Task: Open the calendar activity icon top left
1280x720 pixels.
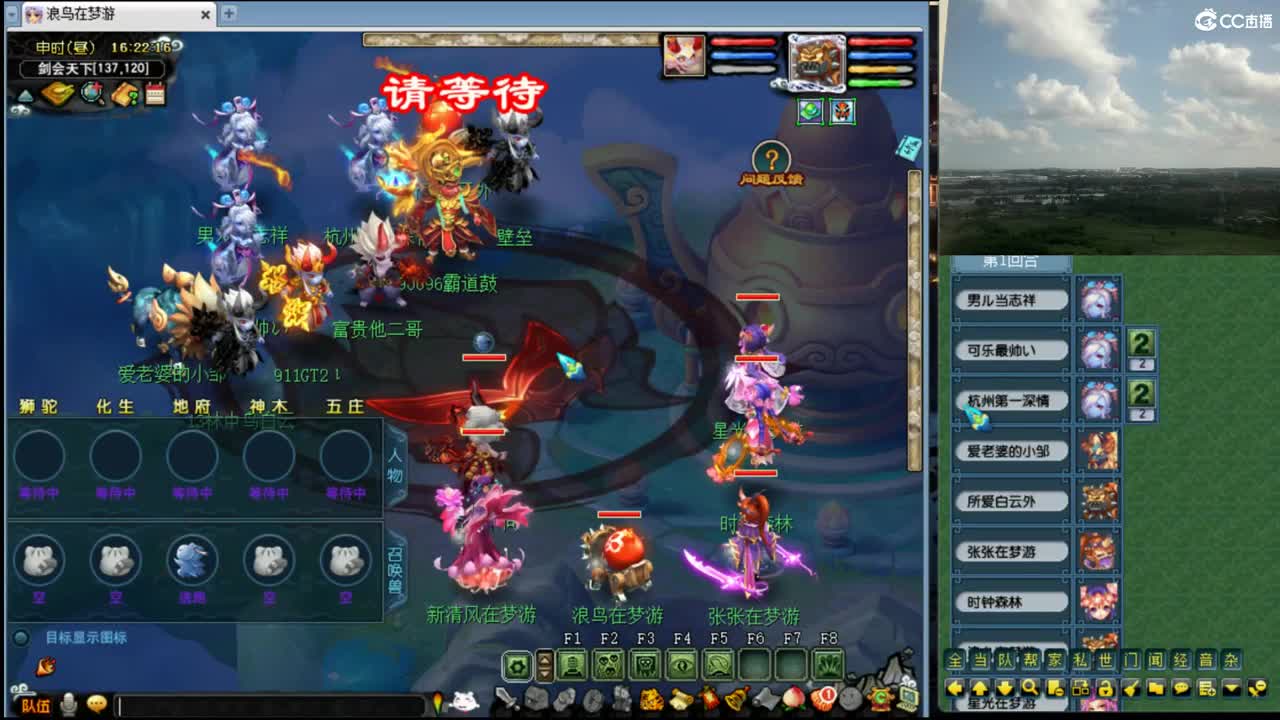Action: (155, 92)
